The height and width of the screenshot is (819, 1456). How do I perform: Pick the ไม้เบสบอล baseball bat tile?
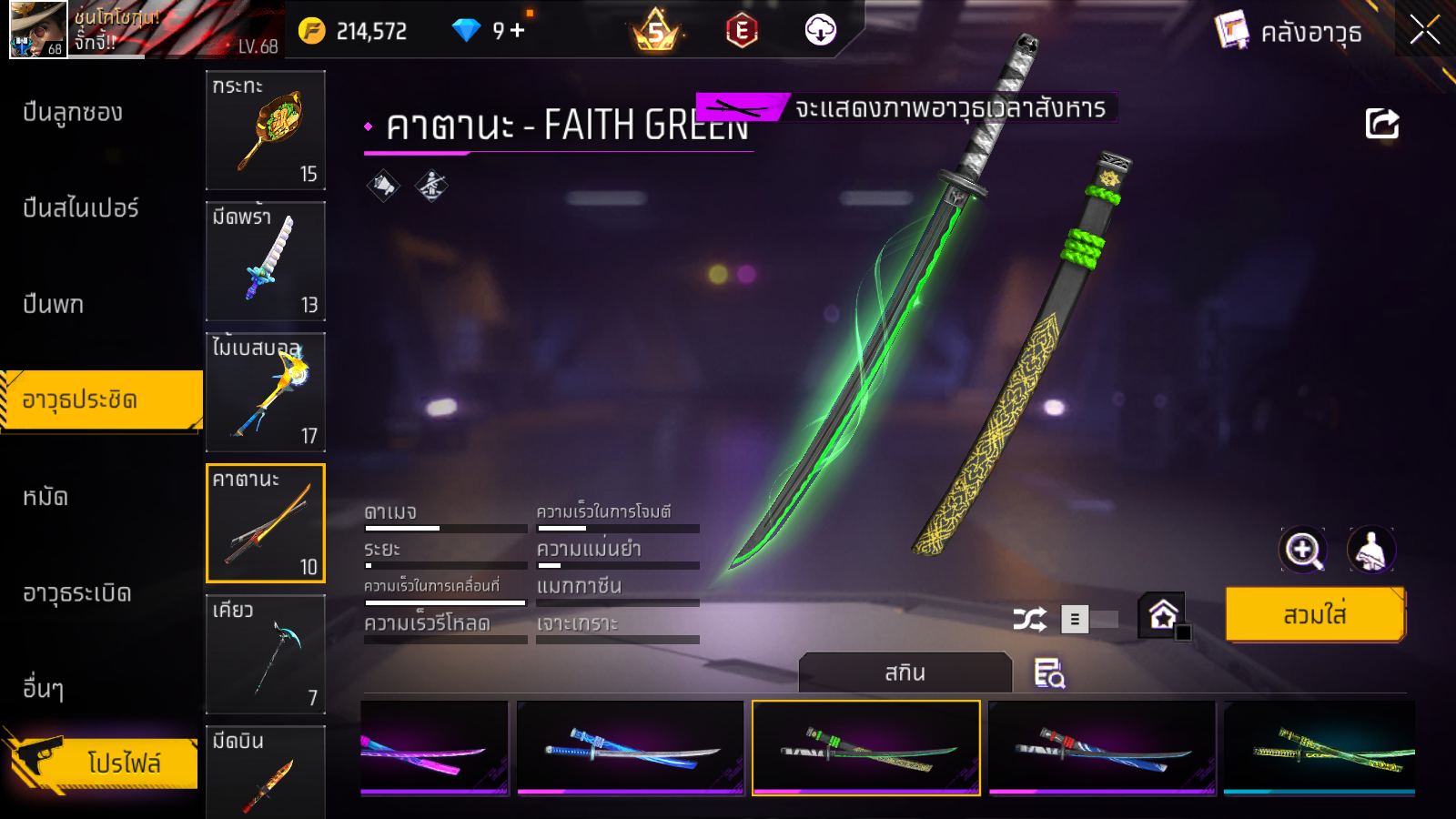(266, 392)
